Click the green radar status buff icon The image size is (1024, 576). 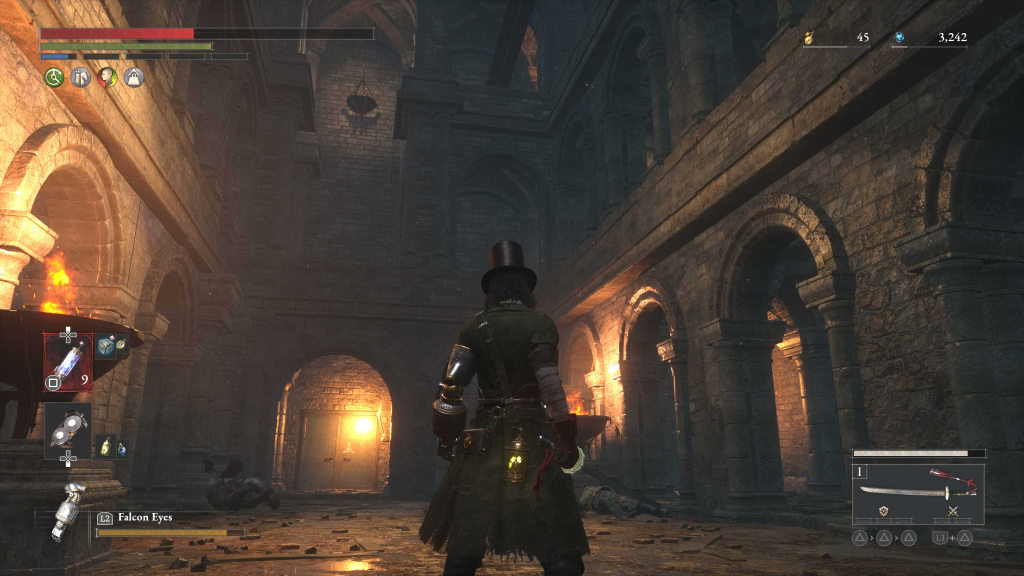coord(54,77)
